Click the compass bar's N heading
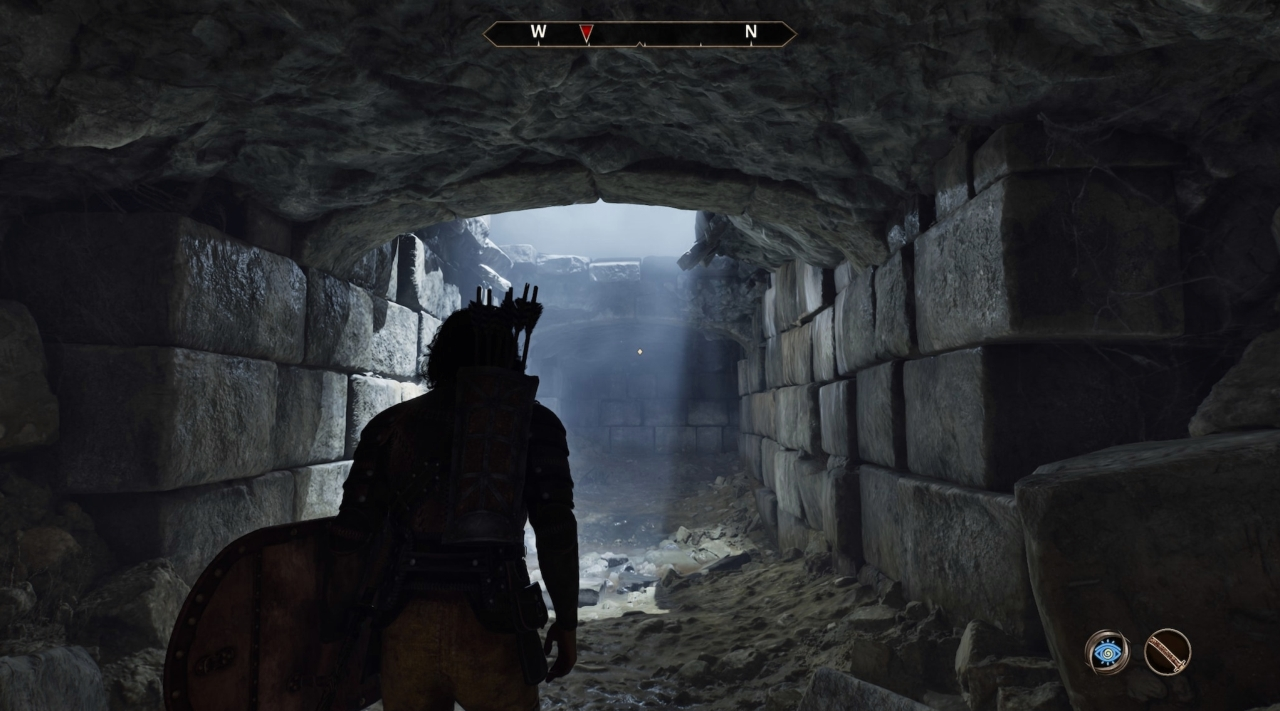The width and height of the screenshot is (1280, 711). [x=751, y=32]
